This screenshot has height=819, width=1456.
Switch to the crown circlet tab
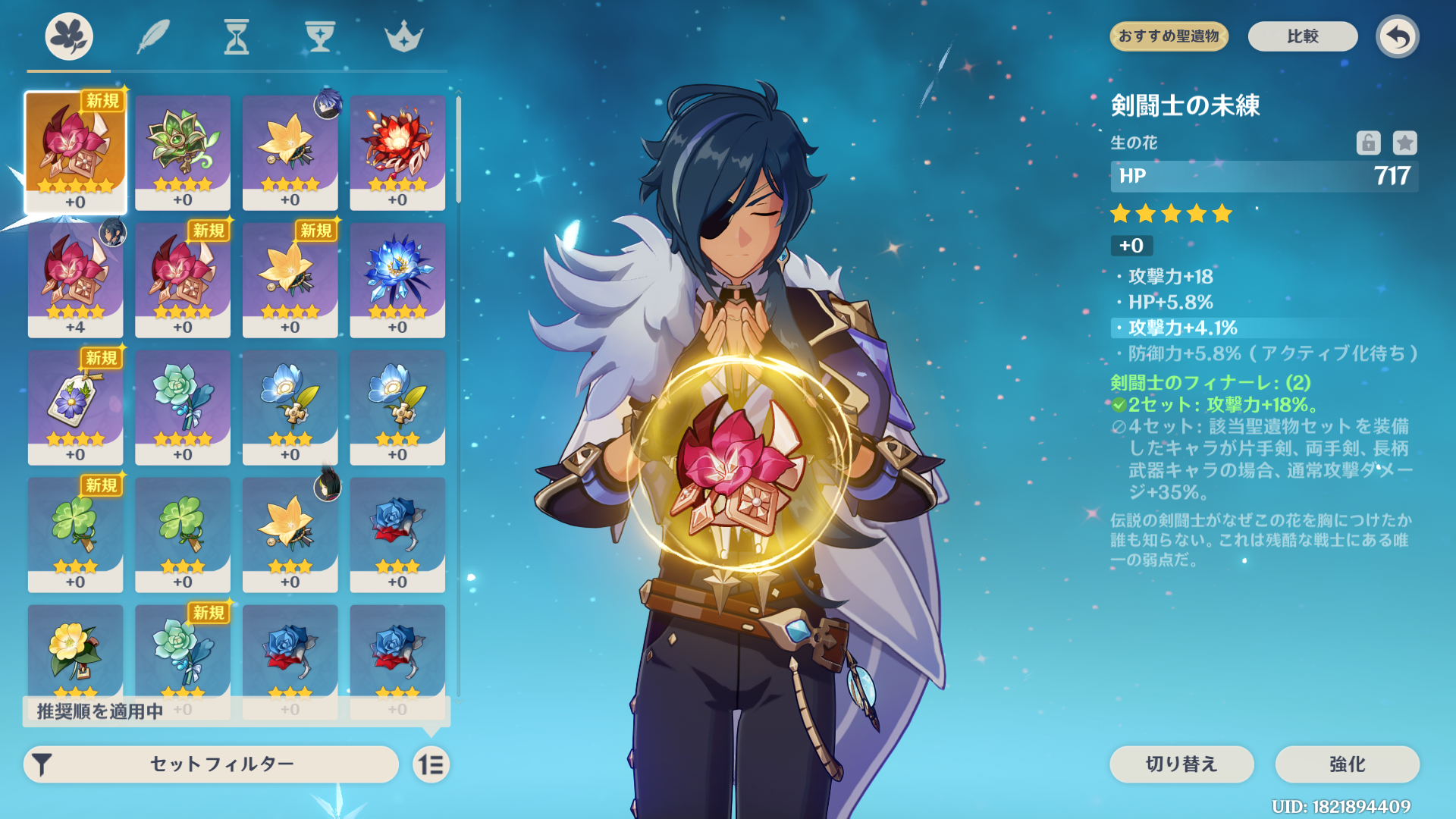coord(403,36)
